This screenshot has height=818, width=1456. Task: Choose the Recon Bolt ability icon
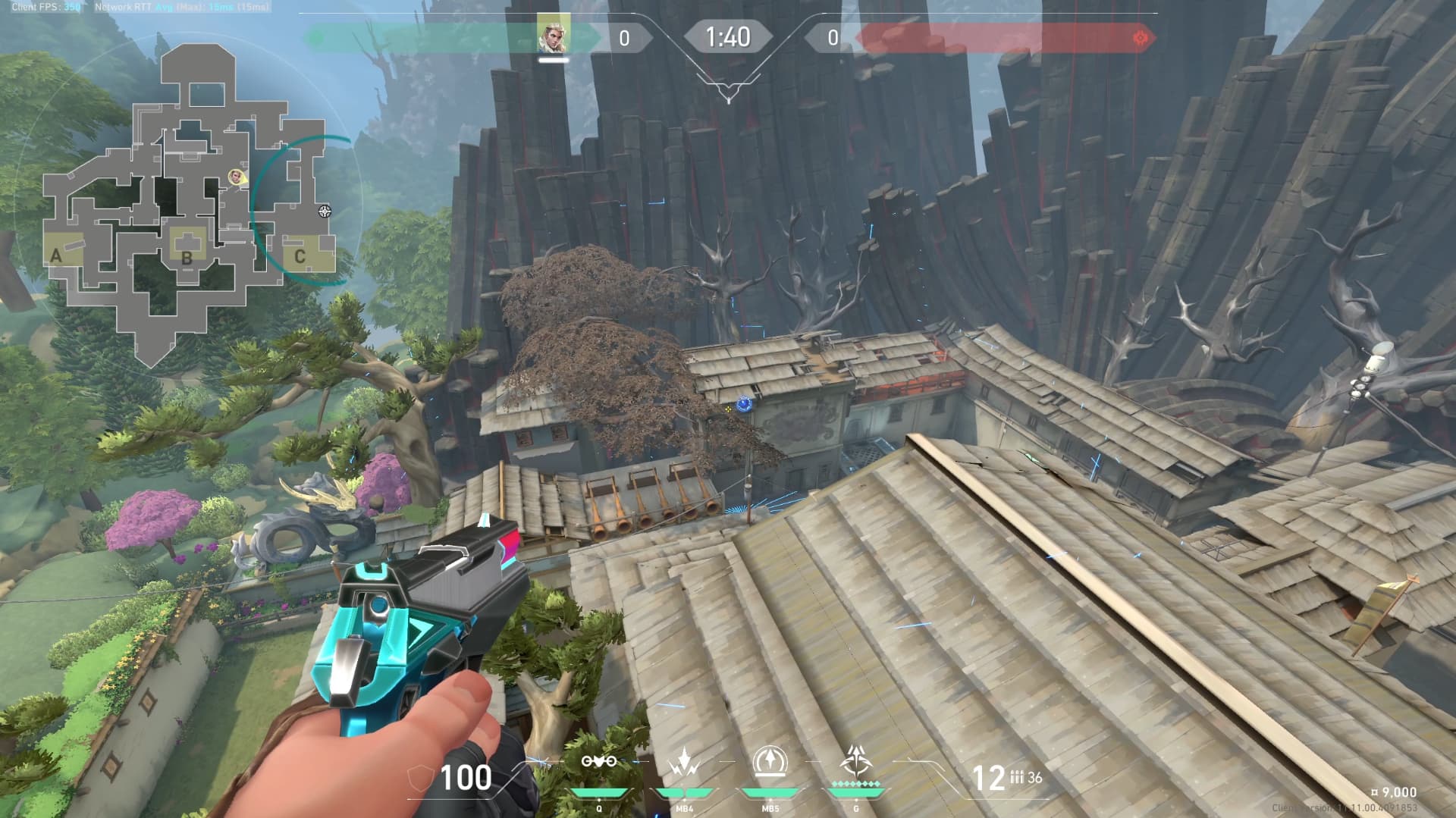tap(770, 762)
